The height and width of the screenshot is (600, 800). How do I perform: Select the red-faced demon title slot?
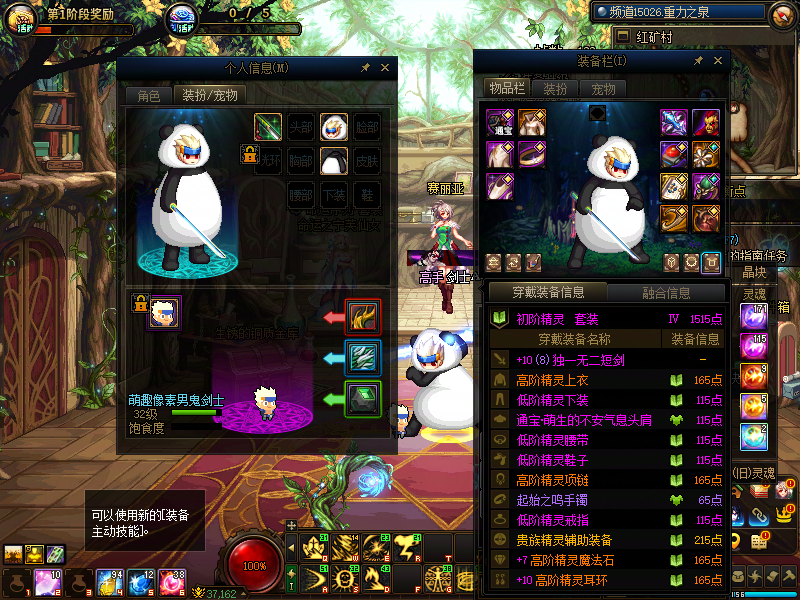705,123
